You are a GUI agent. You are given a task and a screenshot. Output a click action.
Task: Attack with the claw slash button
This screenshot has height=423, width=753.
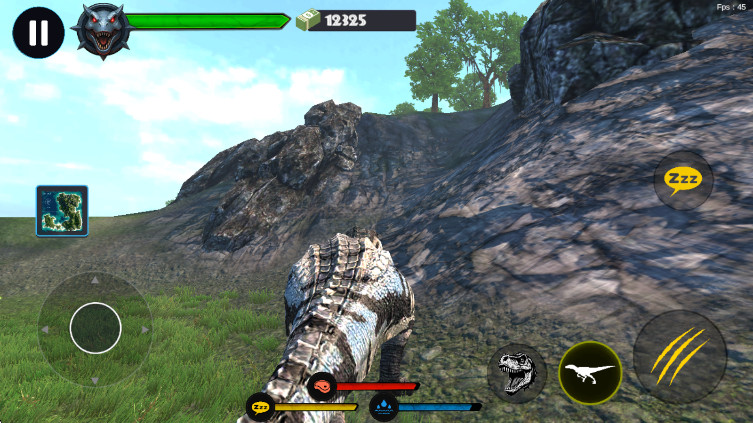(680, 357)
